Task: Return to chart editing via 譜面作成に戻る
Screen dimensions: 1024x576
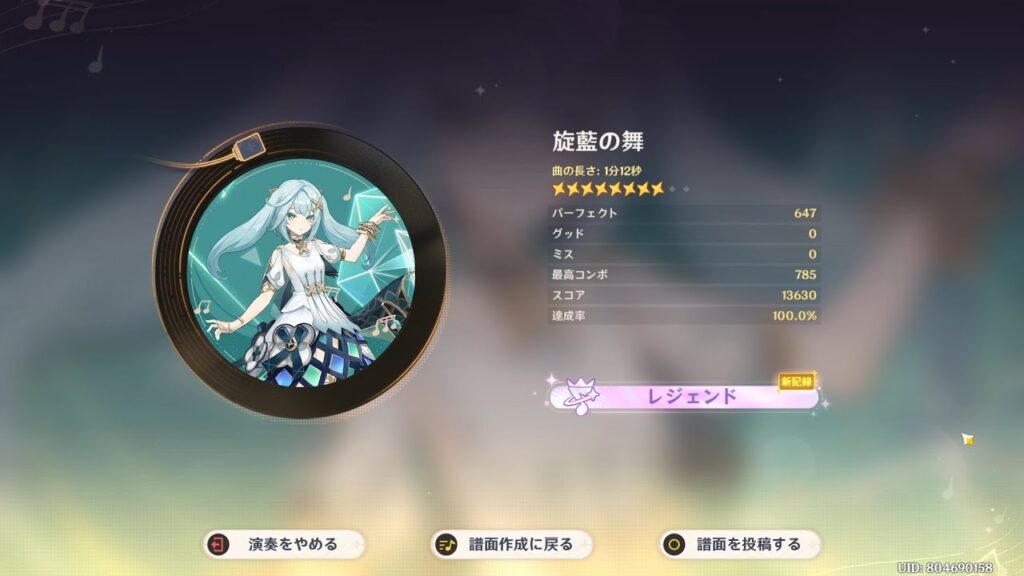Action: point(513,545)
